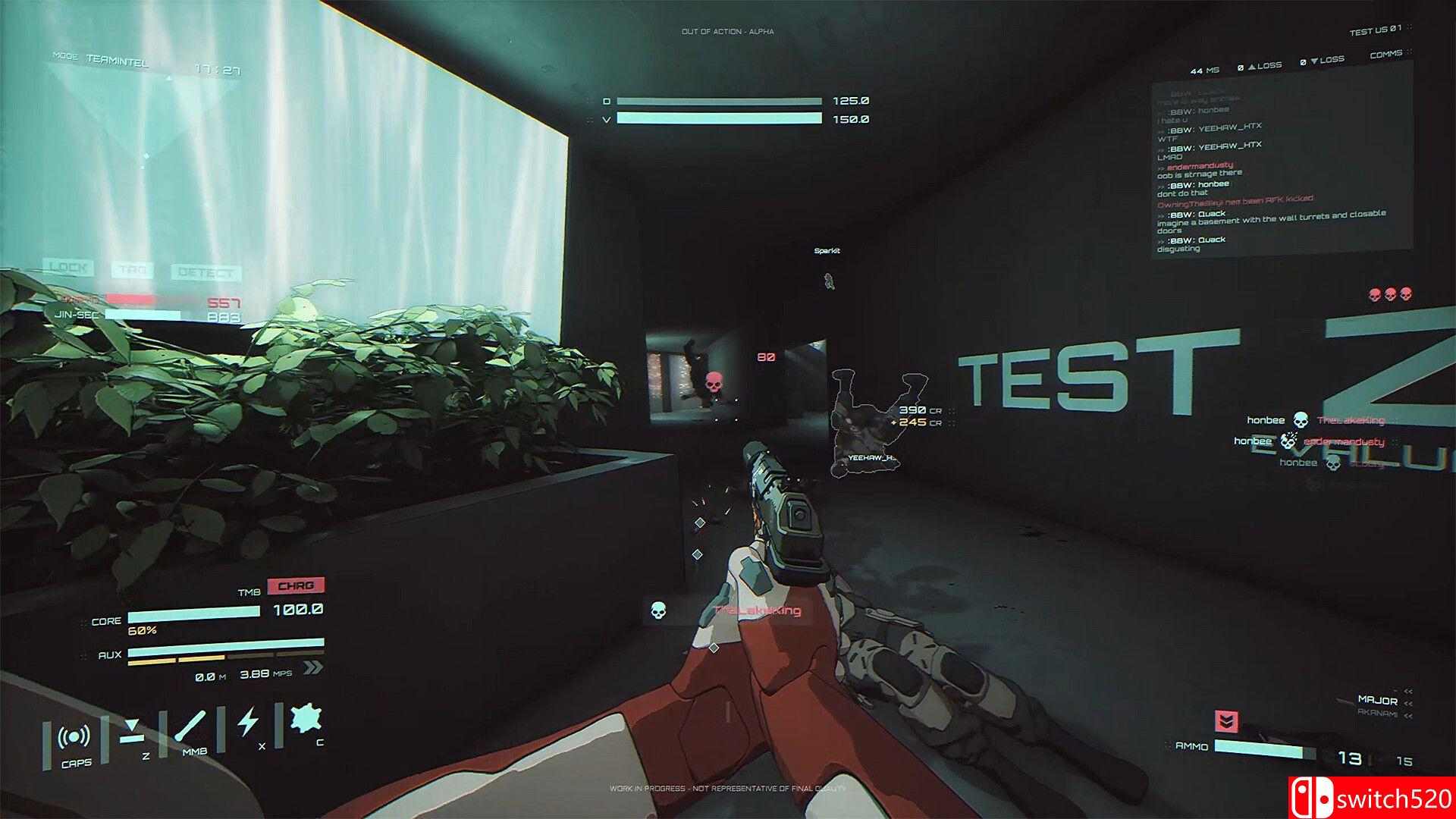Screen dimensions: 1456x819
Task: Select the downward arrow ability icon
Action: pos(132,730)
